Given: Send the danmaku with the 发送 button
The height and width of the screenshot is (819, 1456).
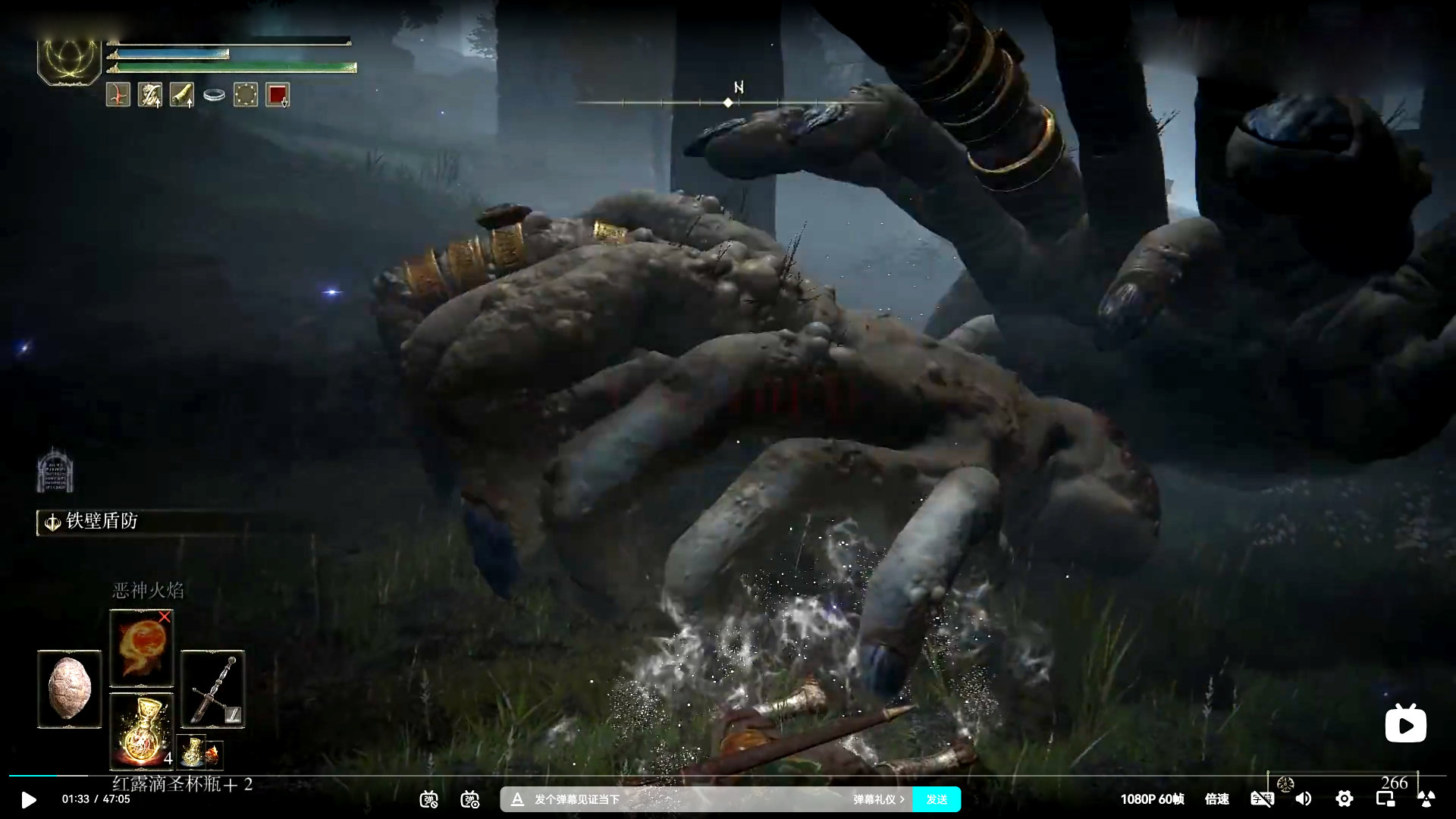Looking at the screenshot, I should click(937, 799).
